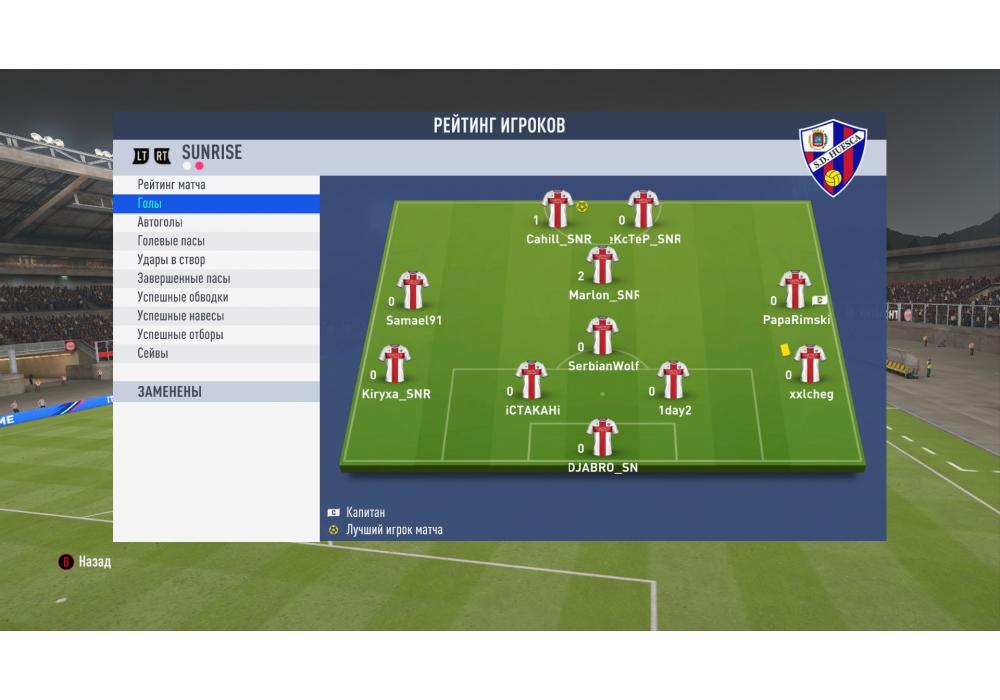Display Завершенные пасы ratings
1000x700 pixels.
tap(215, 279)
